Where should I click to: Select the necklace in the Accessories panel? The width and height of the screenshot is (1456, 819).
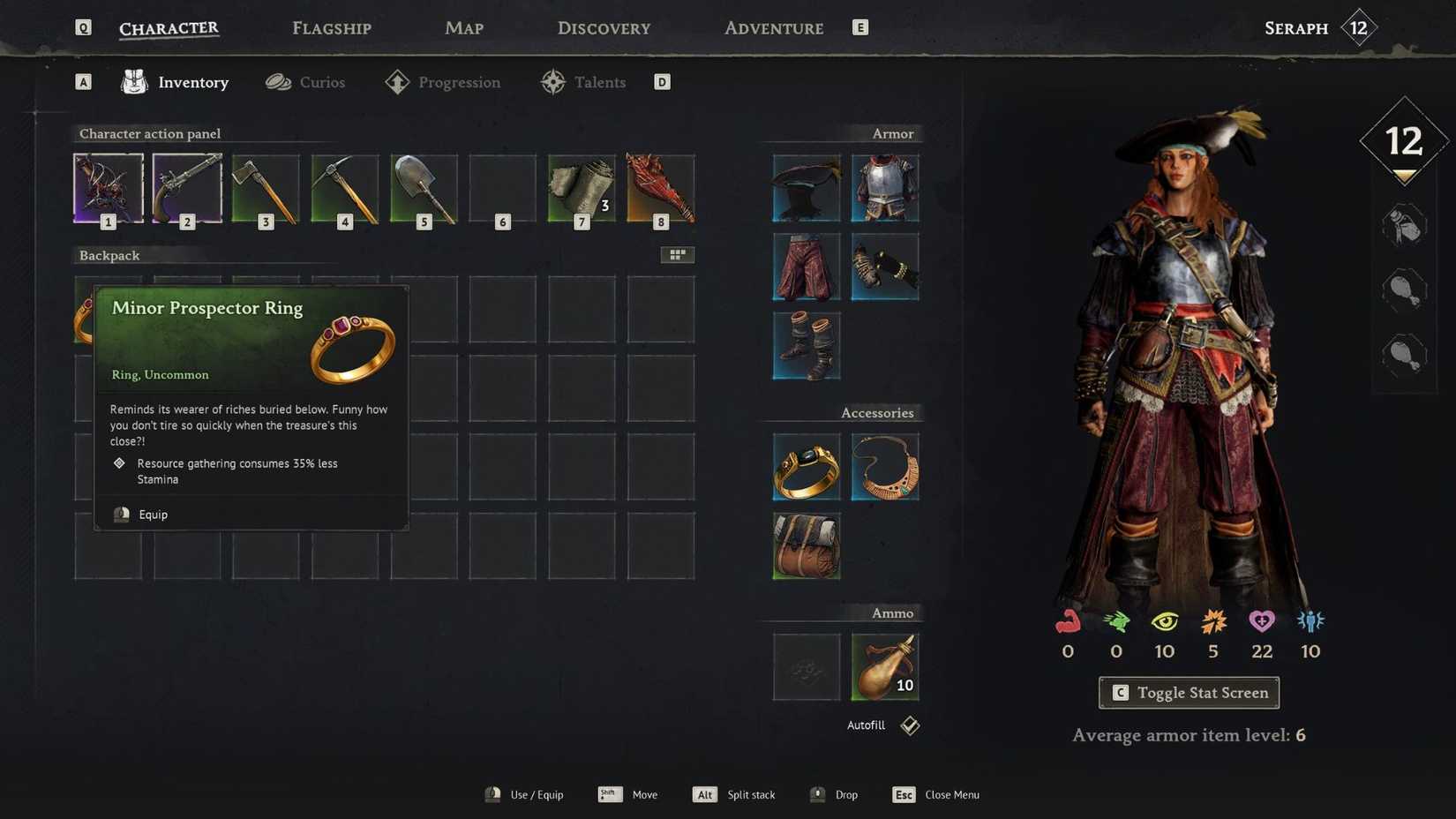tap(885, 467)
